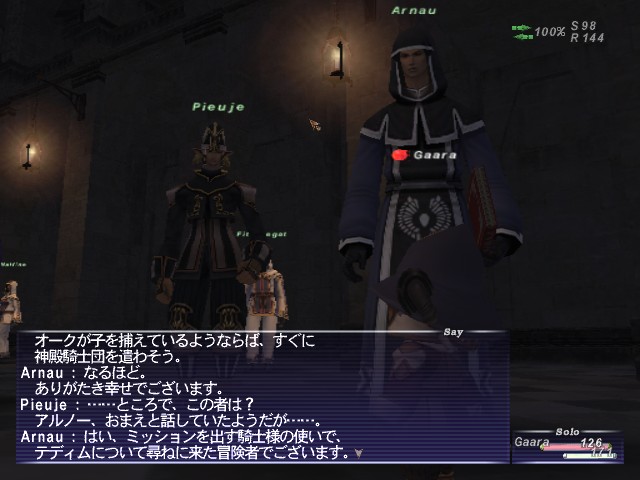
Task: Advance the dialogue with the continue arrow
Action: click(358, 453)
